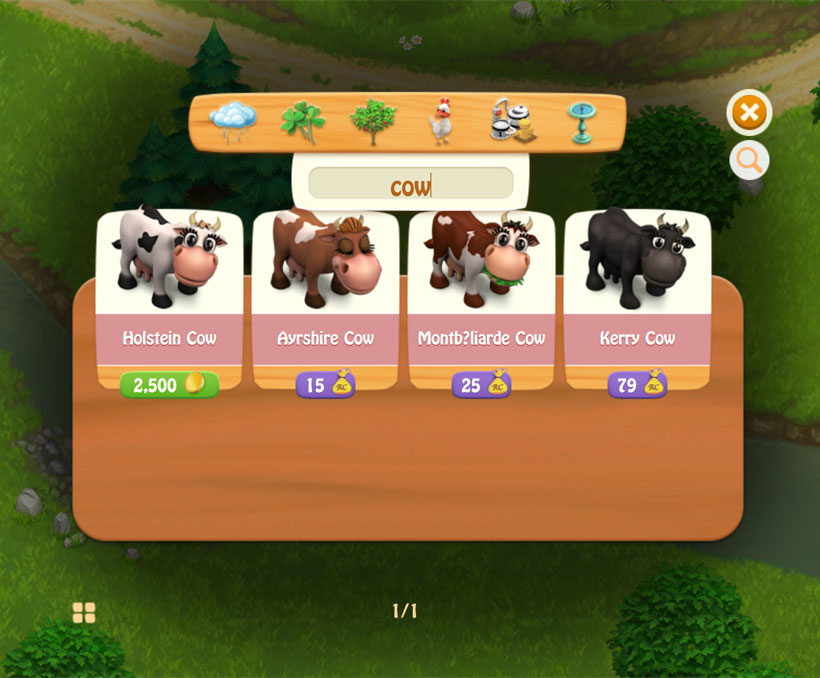Purchase Ayrshire Cow for 15 RC
The width and height of the screenshot is (820, 678).
tap(325, 385)
